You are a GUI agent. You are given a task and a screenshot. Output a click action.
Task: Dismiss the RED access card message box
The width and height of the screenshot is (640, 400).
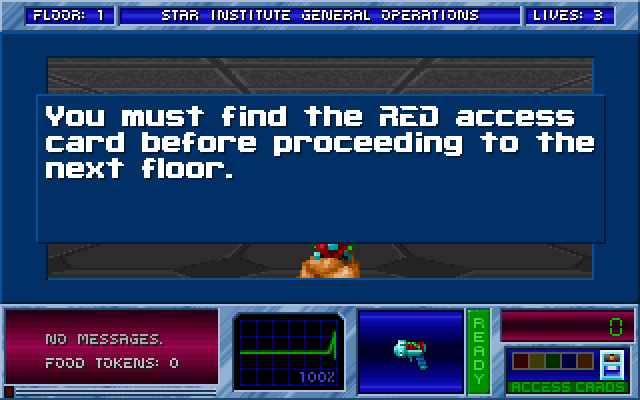tap(320, 168)
